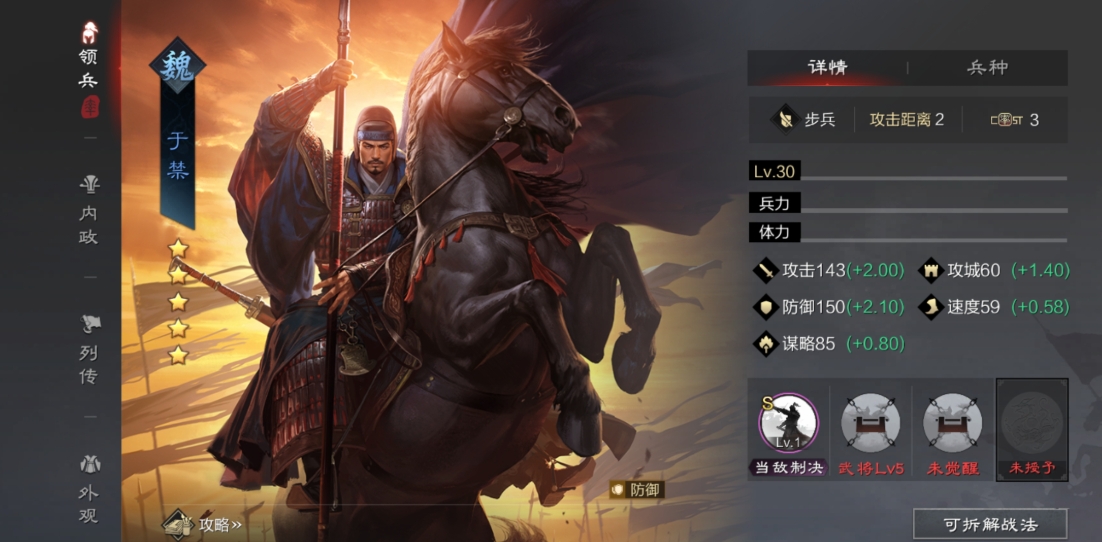Image resolution: width=1102 pixels, height=542 pixels.
Task: Open the 兵种 troop type tab
Action: (x=987, y=68)
